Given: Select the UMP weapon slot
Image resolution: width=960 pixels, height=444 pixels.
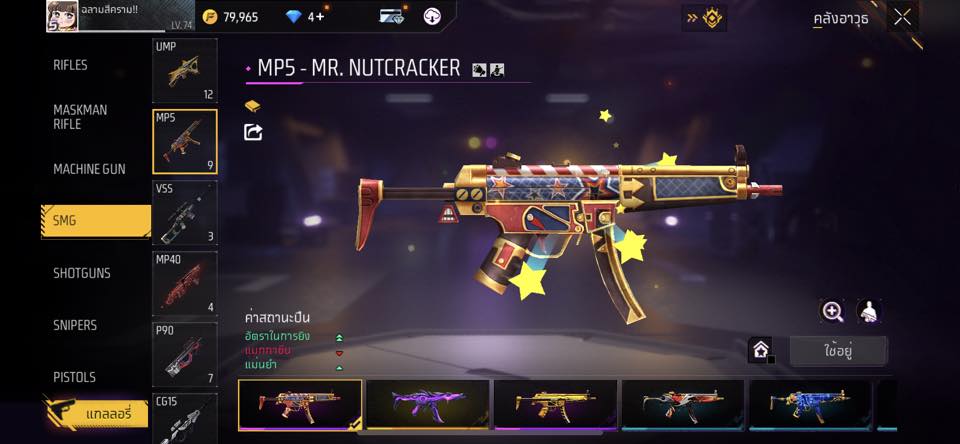Looking at the screenshot, I should tap(184, 70).
